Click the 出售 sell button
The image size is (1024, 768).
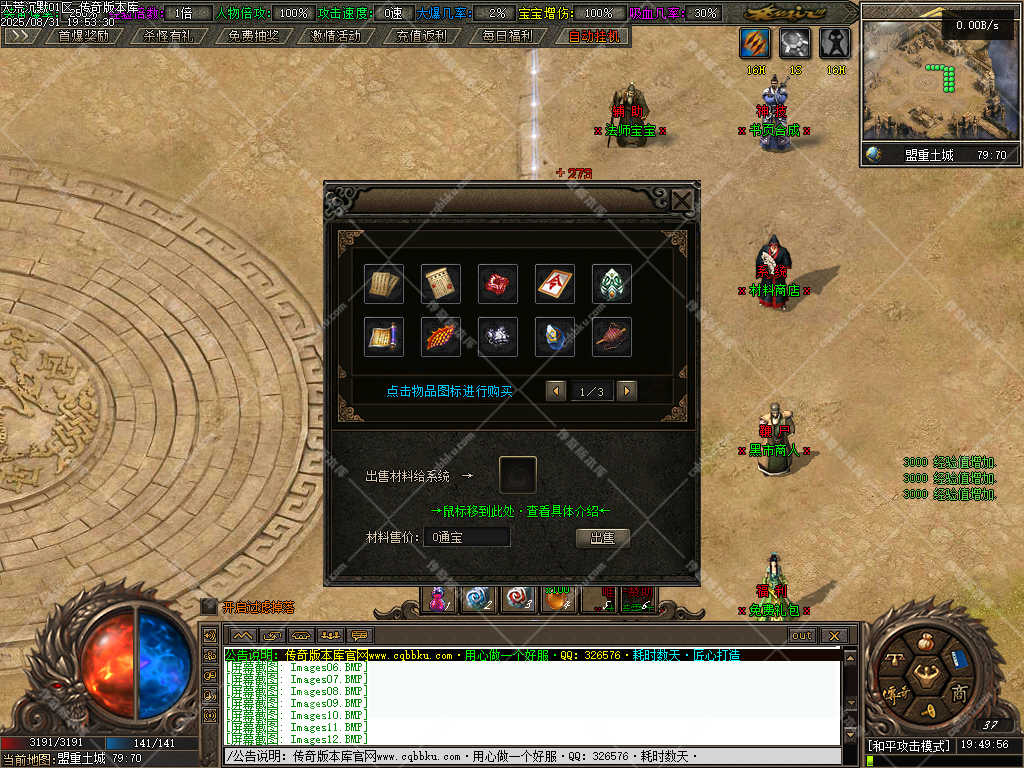pos(602,538)
